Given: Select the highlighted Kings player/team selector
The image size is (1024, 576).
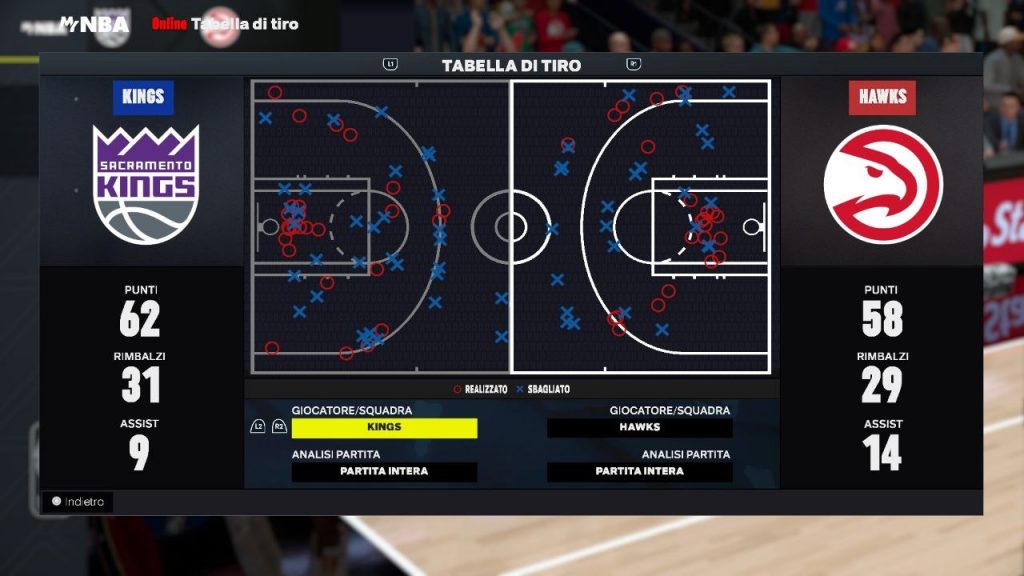Looking at the screenshot, I should click(x=384, y=428).
